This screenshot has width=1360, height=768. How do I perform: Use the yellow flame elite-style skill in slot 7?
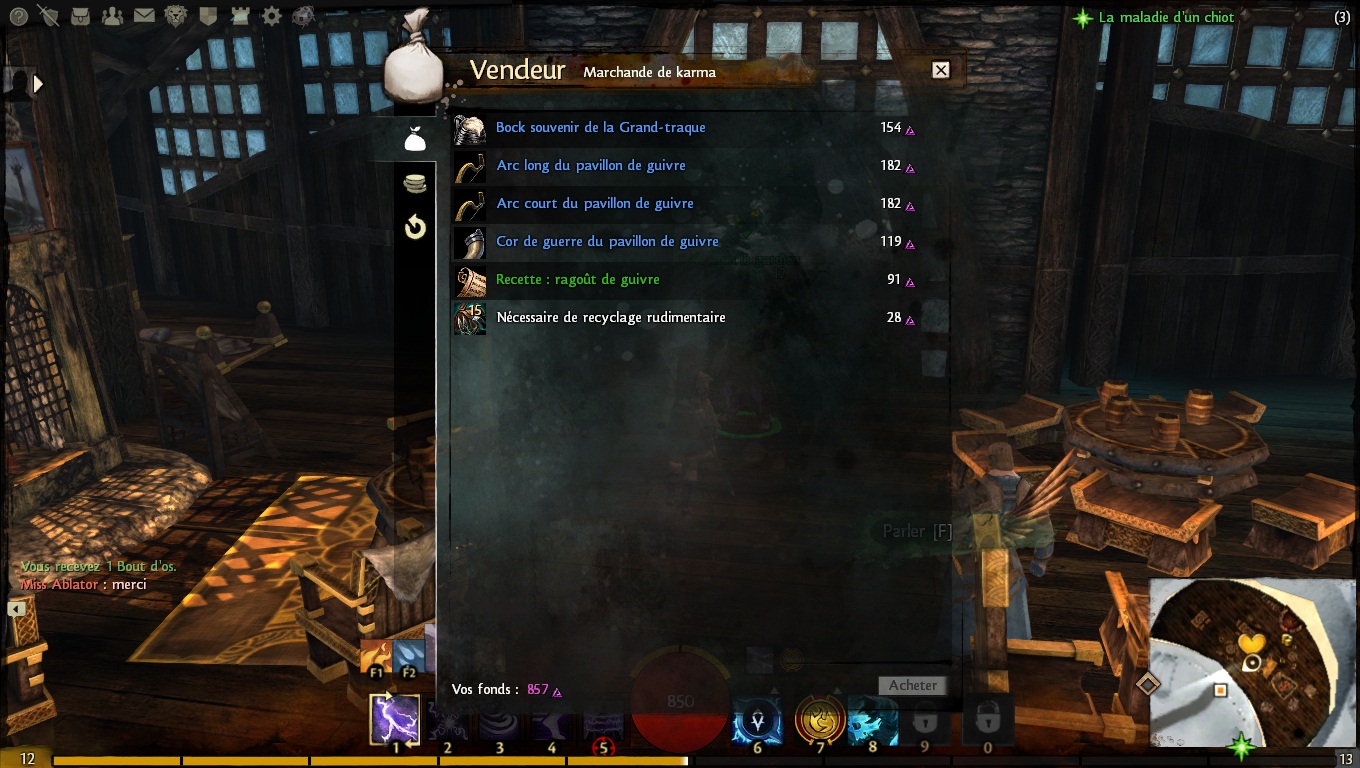pyautogui.click(x=819, y=720)
